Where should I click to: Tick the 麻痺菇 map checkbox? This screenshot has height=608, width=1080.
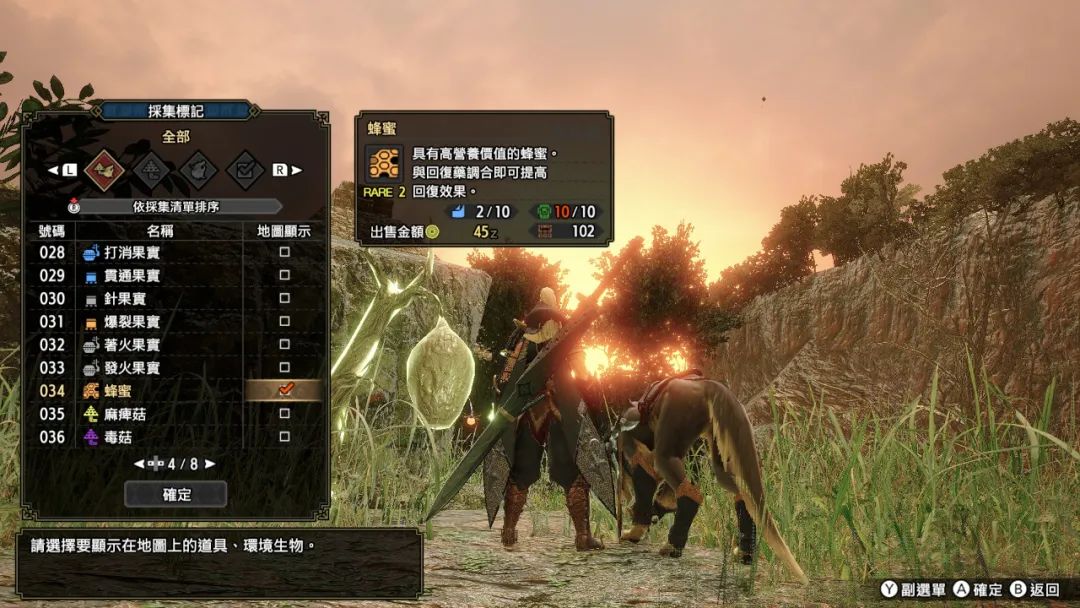click(x=284, y=414)
